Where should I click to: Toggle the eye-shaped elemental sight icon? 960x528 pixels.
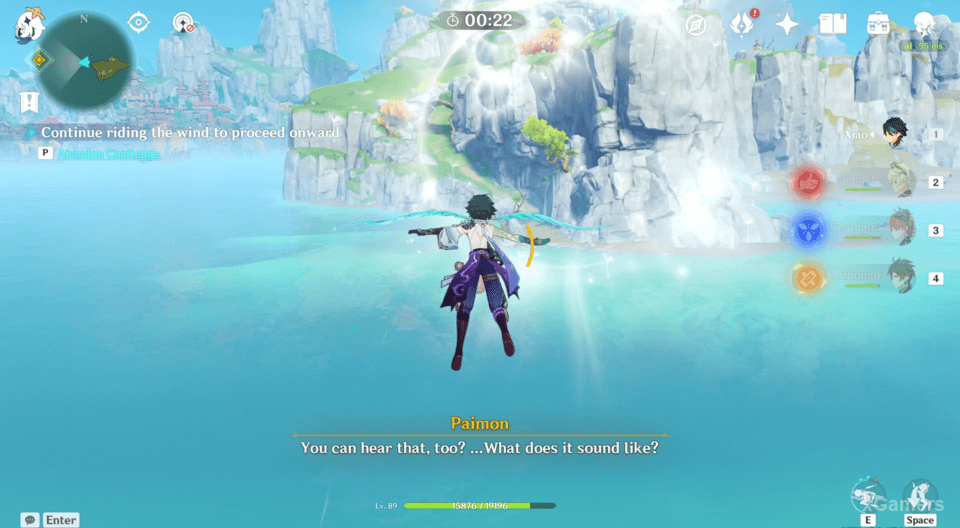139,22
